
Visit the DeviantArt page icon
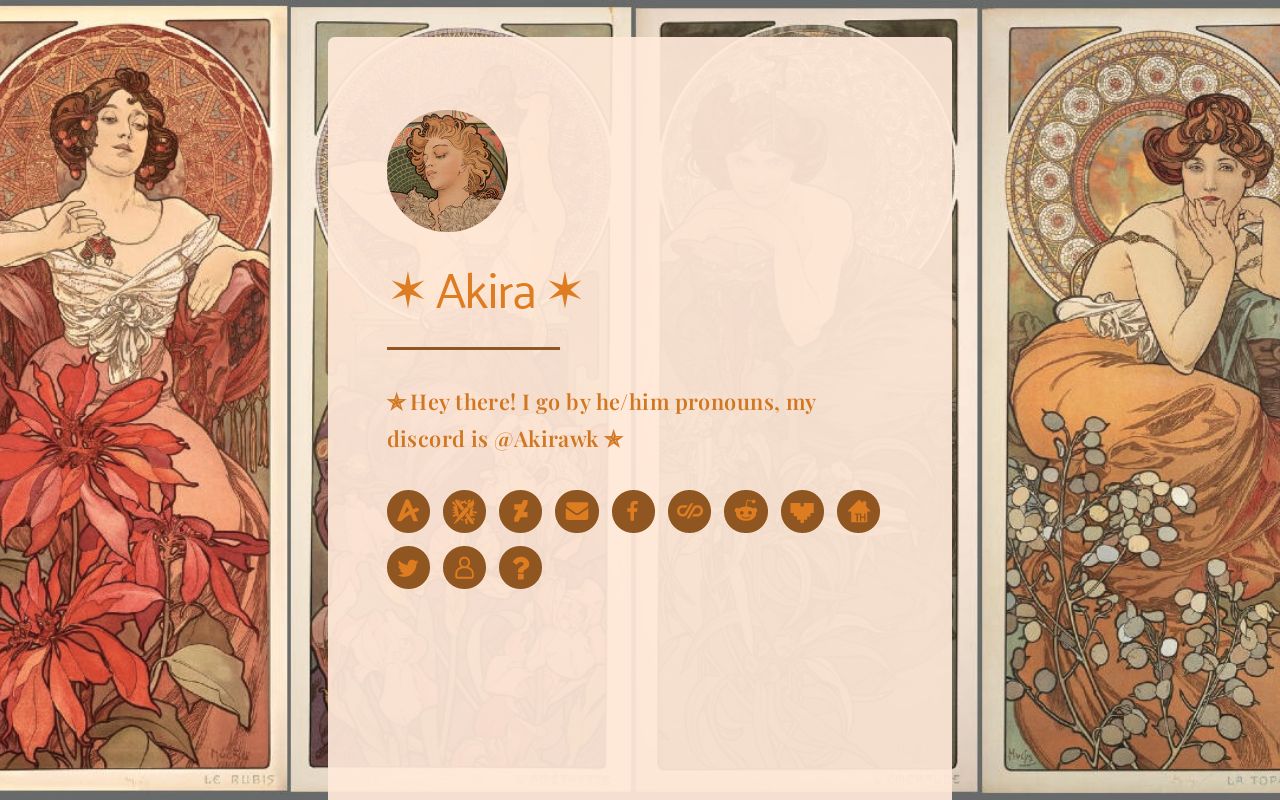point(521,511)
